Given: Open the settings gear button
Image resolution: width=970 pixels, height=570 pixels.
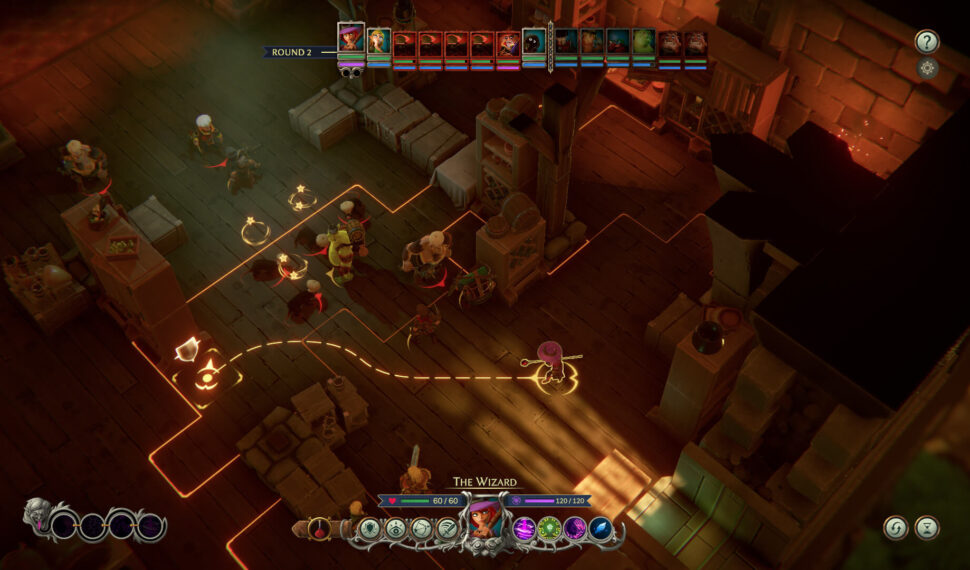Looking at the screenshot, I should [927, 68].
